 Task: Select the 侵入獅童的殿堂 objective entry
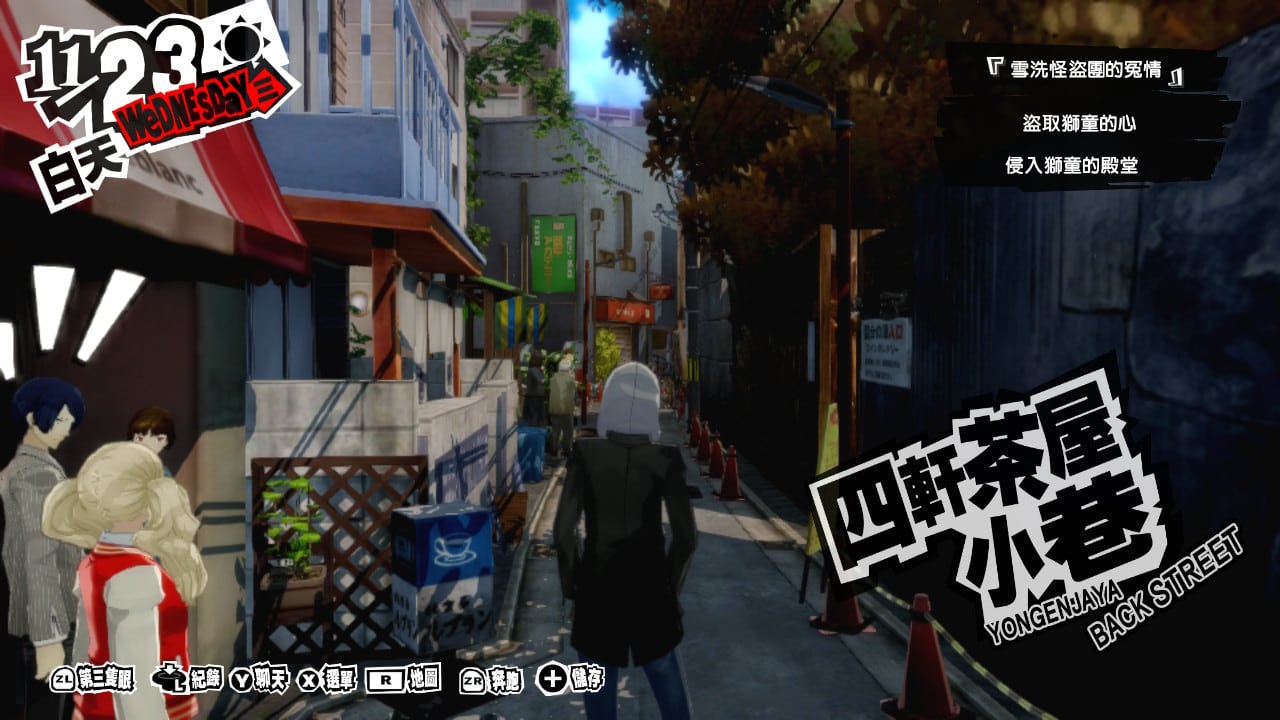[x=1071, y=165]
